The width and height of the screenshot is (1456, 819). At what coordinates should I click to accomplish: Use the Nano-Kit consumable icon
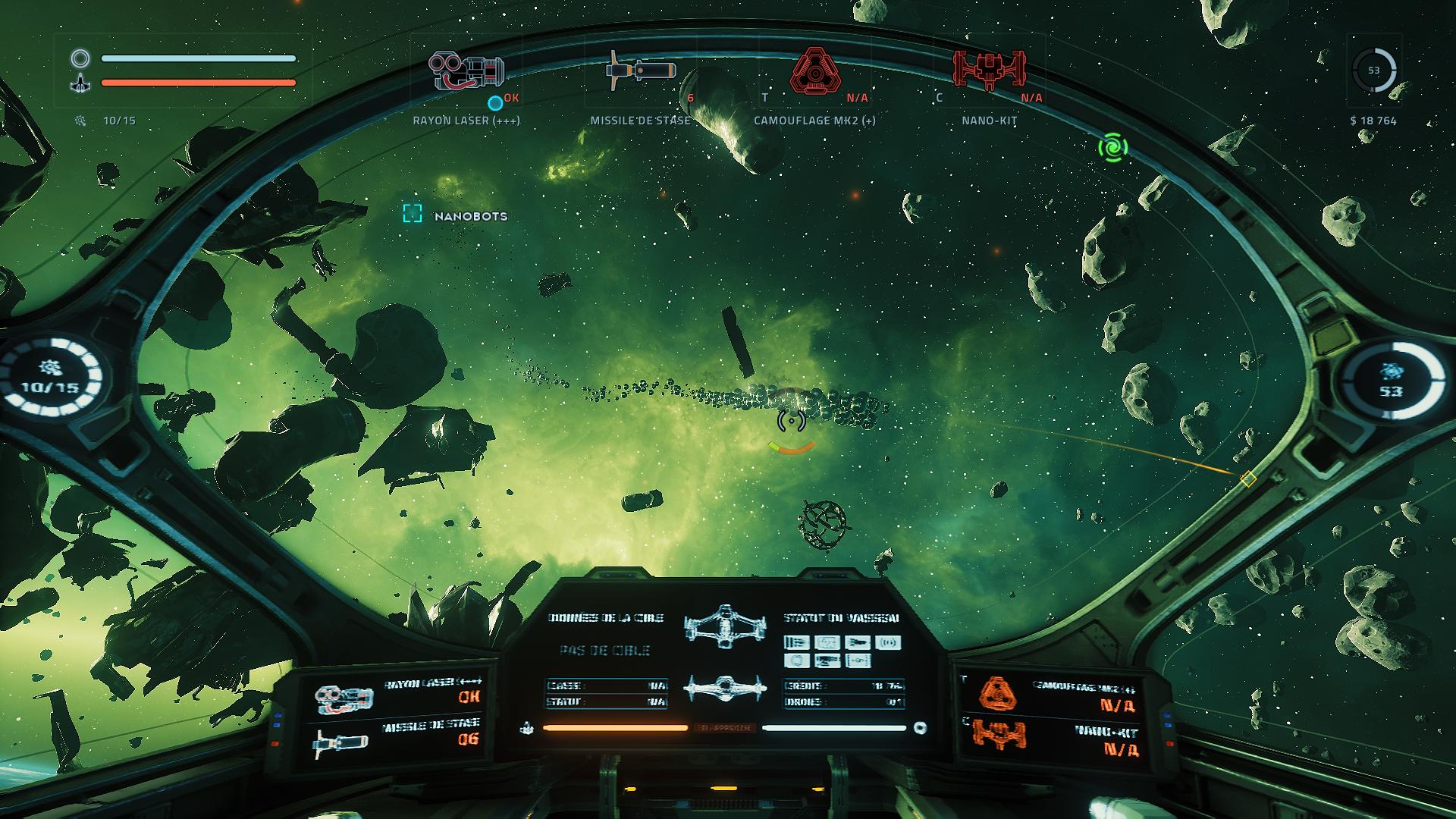(989, 72)
